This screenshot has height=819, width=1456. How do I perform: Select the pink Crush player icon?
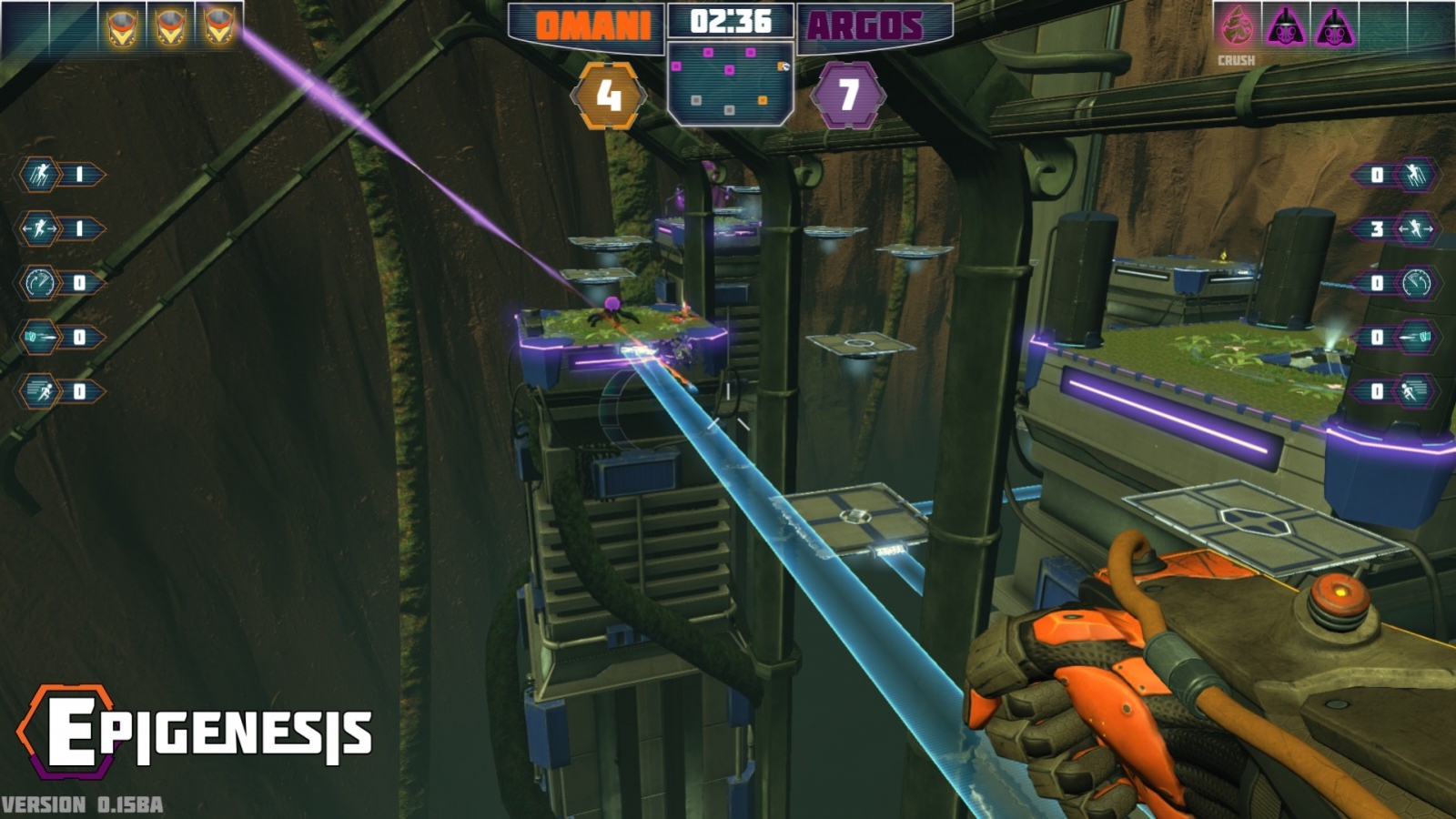[x=1236, y=26]
